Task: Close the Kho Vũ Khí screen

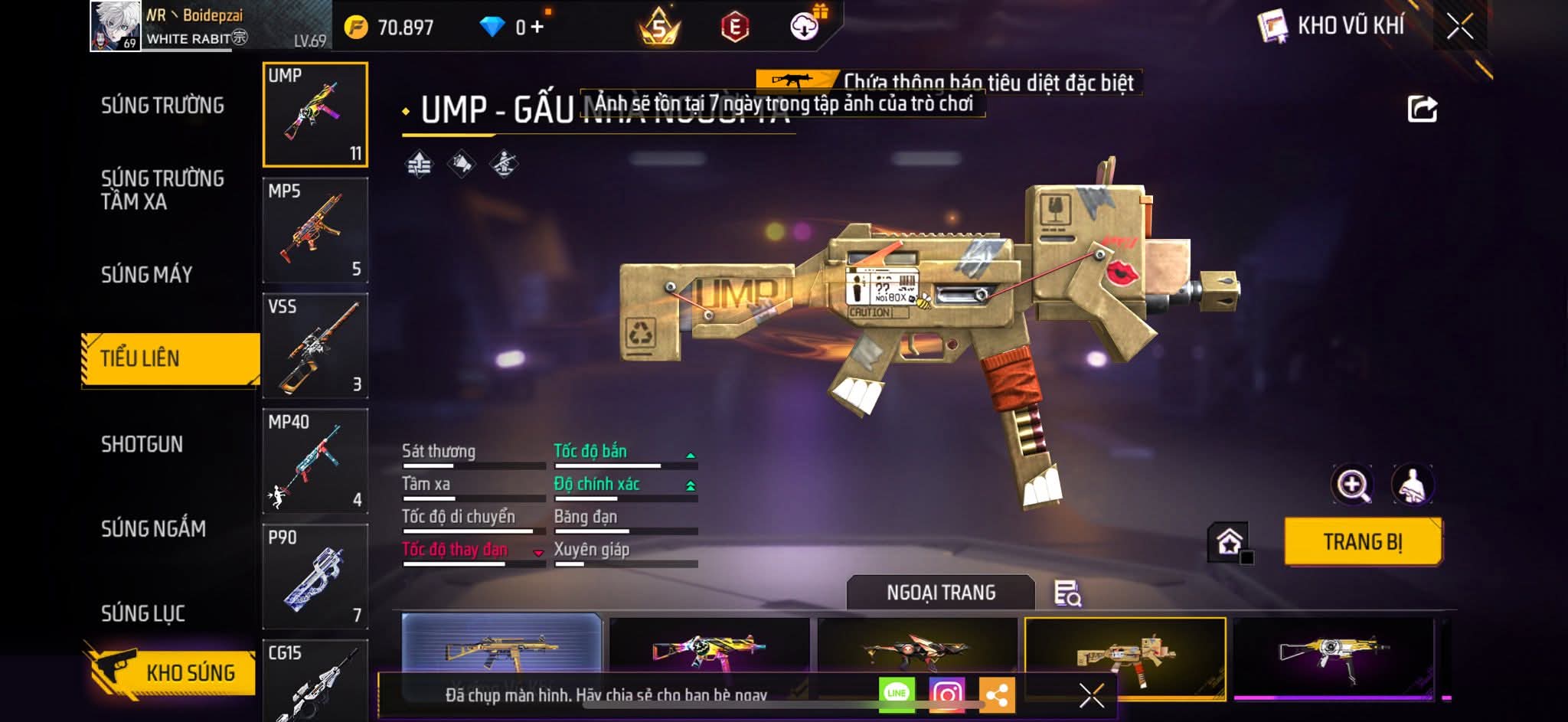Action: click(x=1459, y=27)
